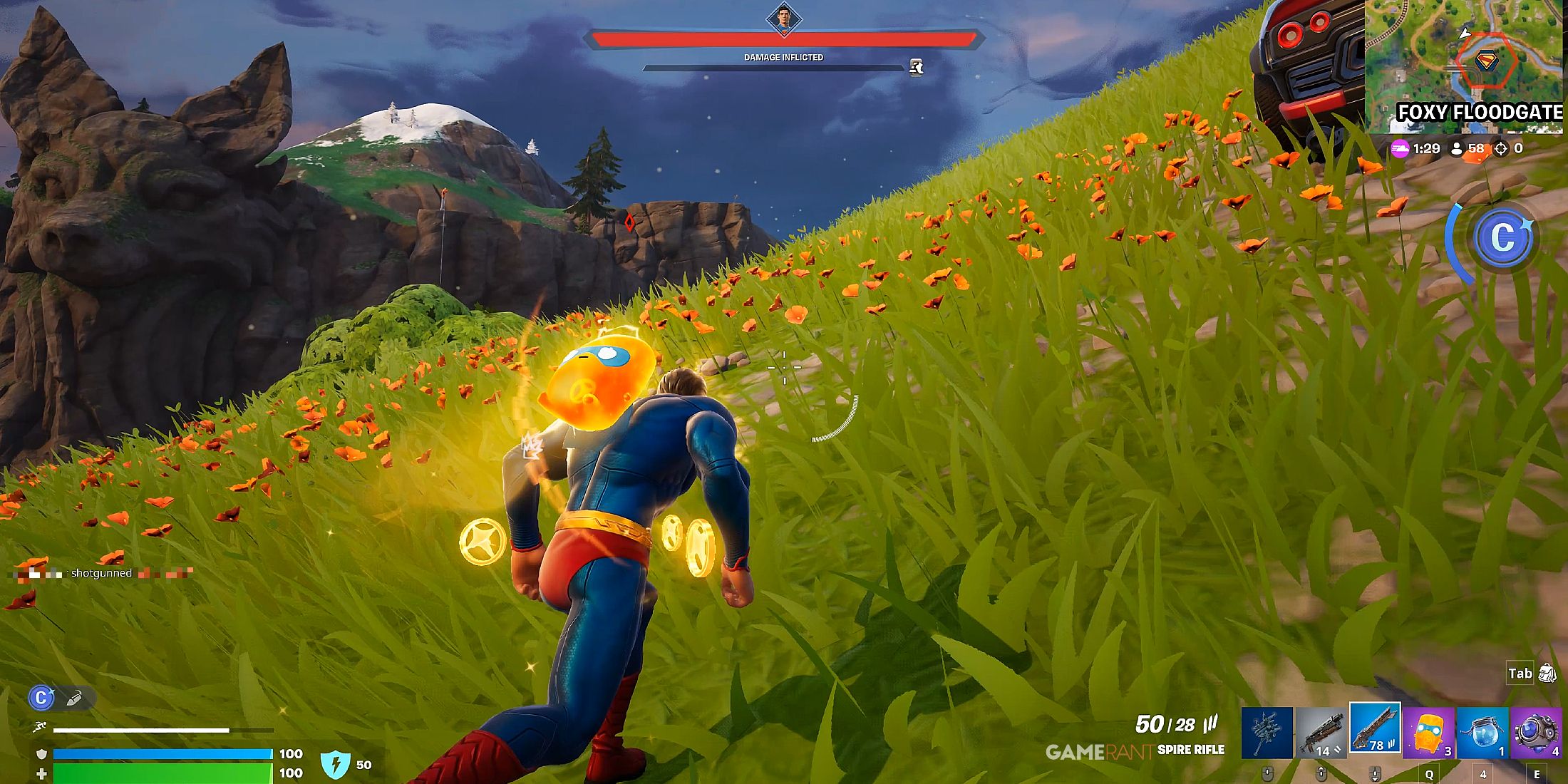This screenshot has width=1568, height=784.
Task: Pick the purple shockwave grenade slot
Action: pyautogui.click(x=1536, y=733)
